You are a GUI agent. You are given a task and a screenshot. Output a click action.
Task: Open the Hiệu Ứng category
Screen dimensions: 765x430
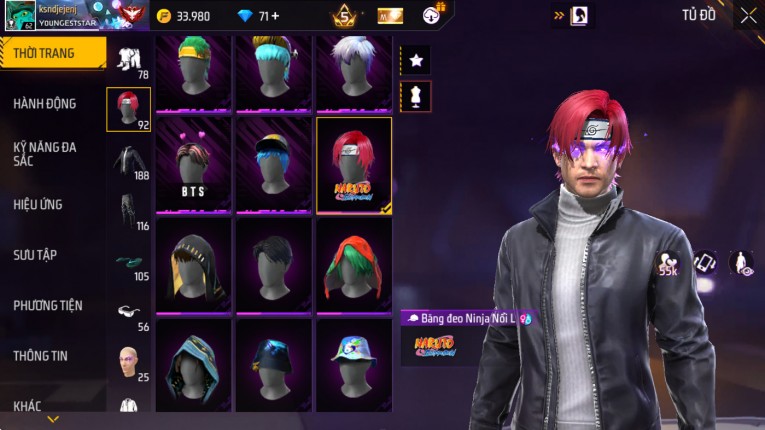38,204
